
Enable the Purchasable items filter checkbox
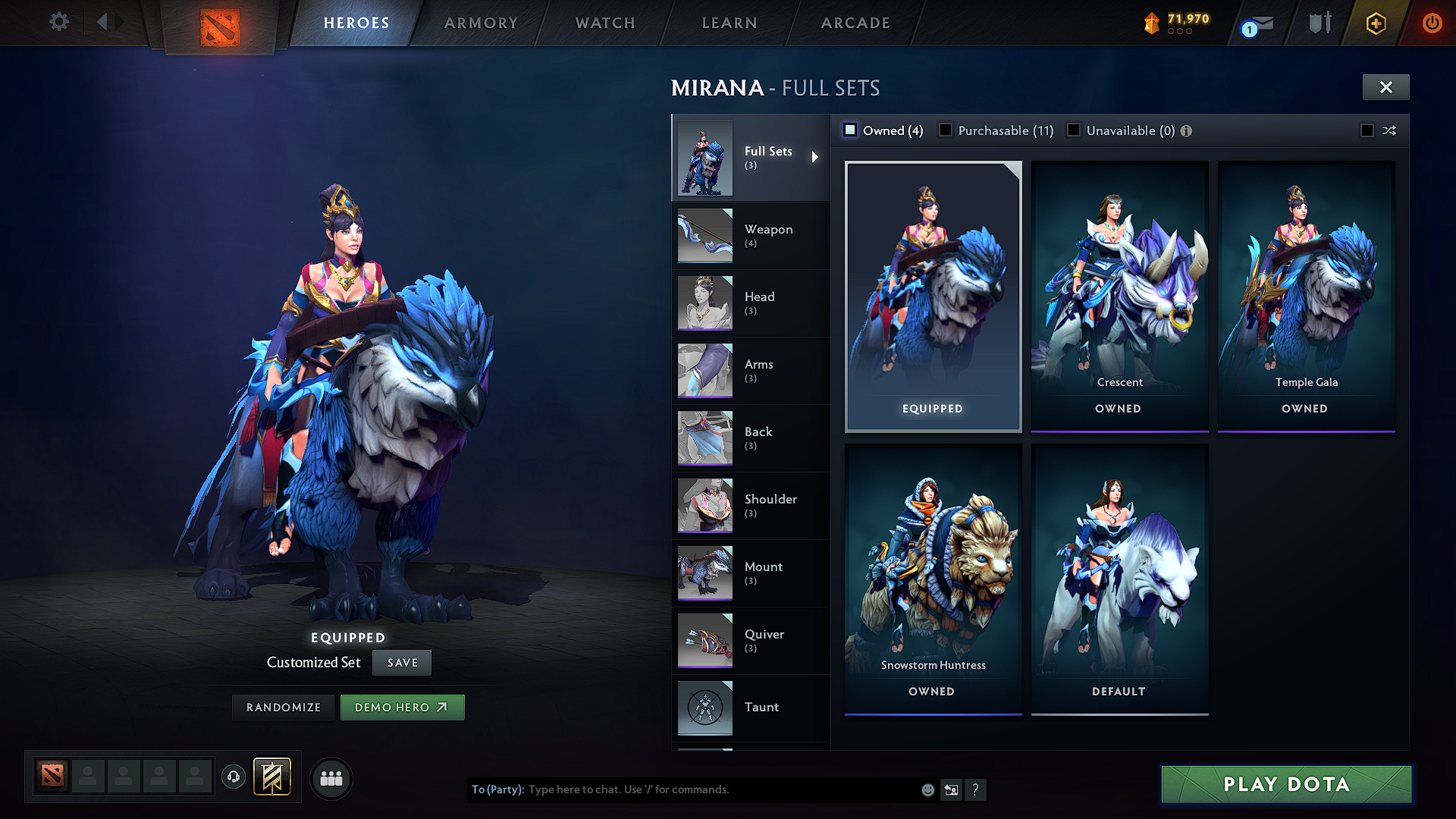pos(945,130)
